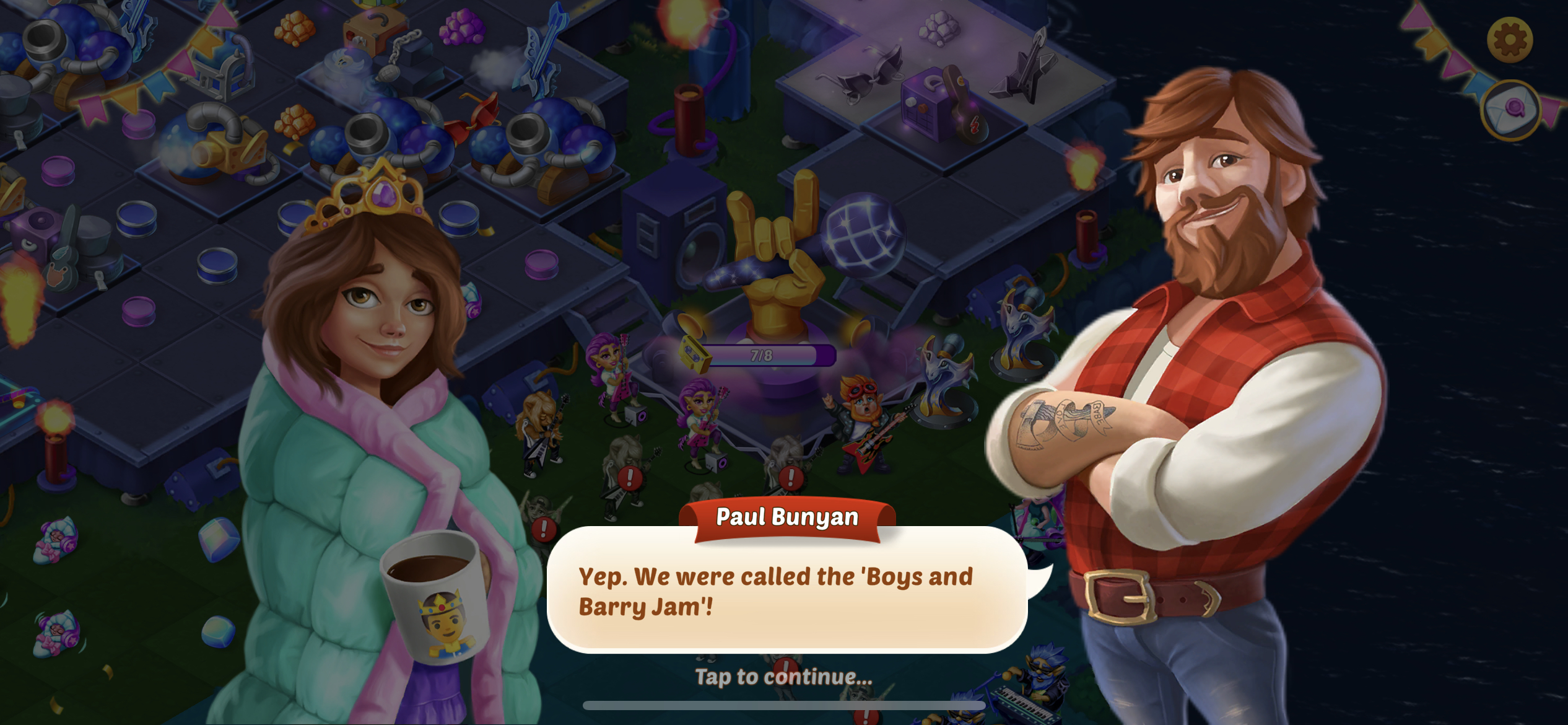Open the gear settings menu
The height and width of the screenshot is (725, 1568).
coord(1509,40)
